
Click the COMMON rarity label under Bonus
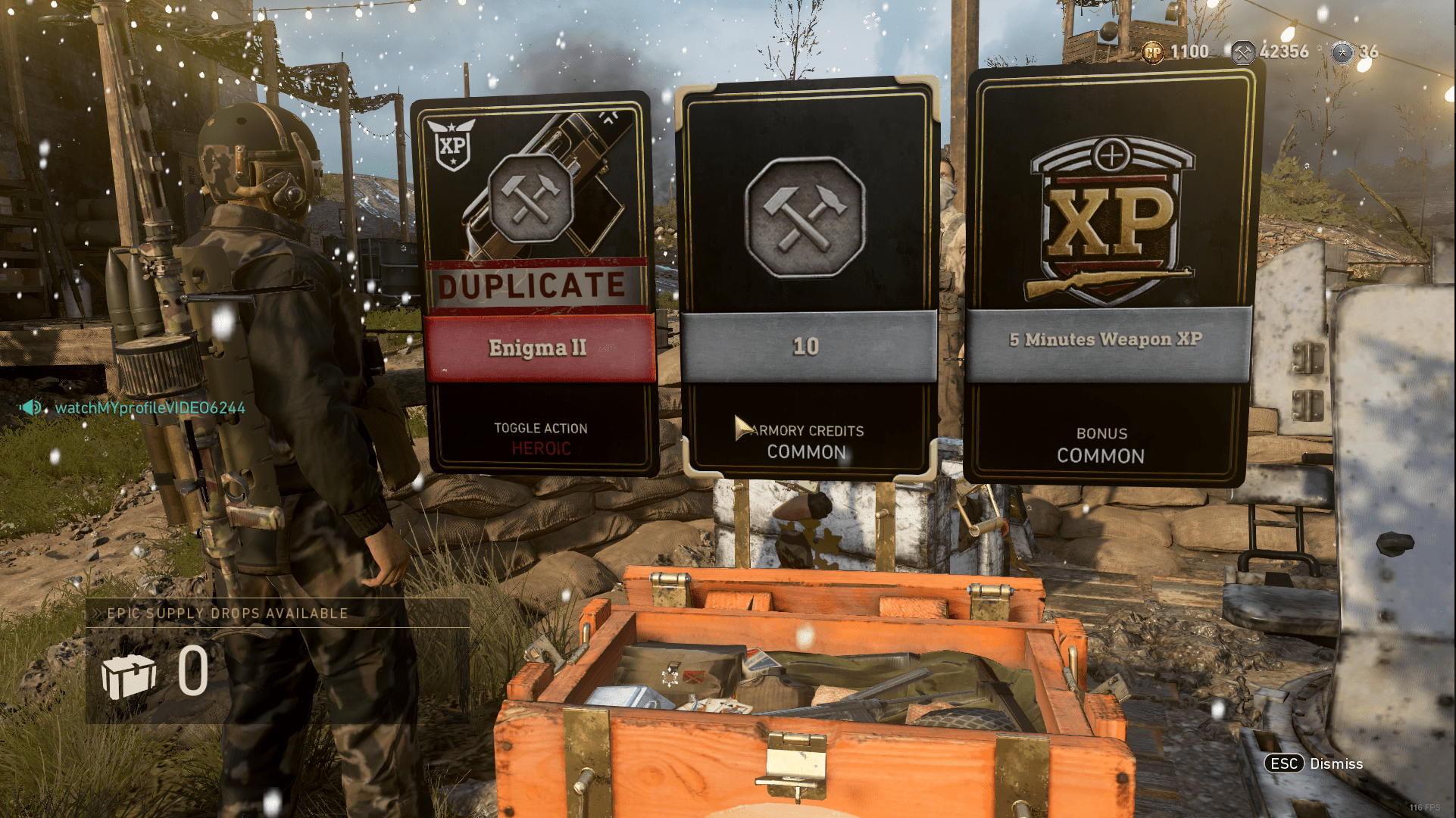click(1101, 456)
